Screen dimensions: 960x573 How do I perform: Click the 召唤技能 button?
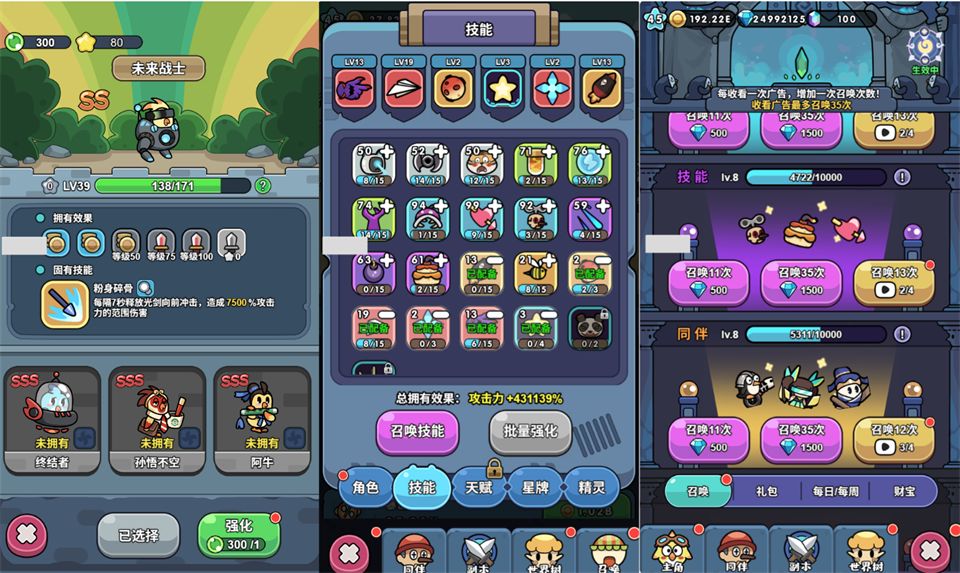[418, 433]
